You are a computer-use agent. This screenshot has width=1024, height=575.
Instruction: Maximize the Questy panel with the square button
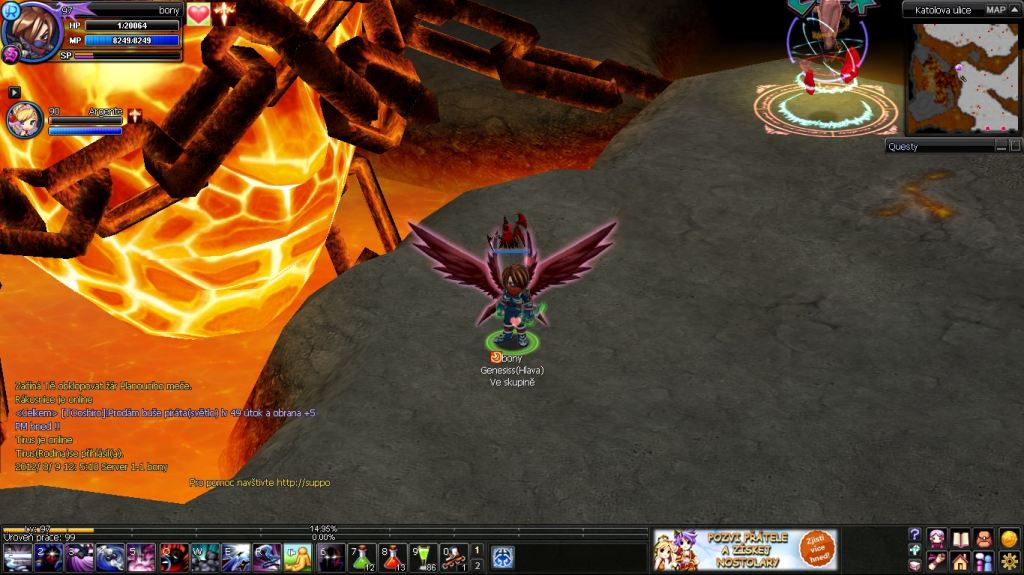coord(1014,147)
